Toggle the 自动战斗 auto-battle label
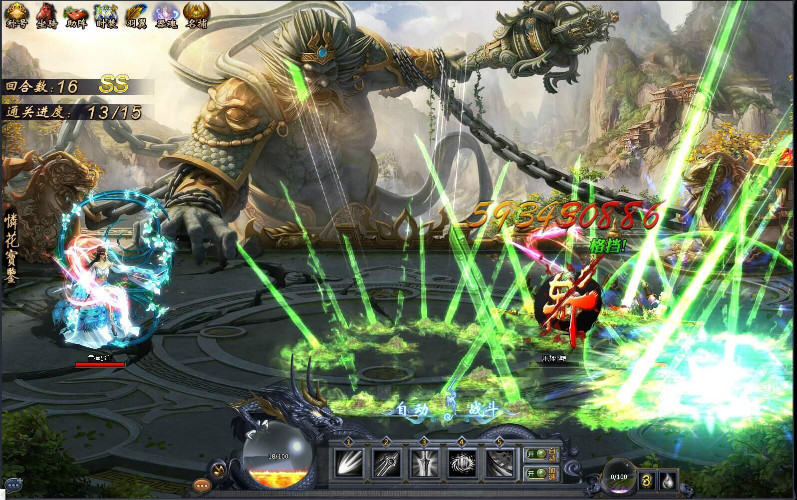Screen dimensions: 797x500 pos(446,410)
